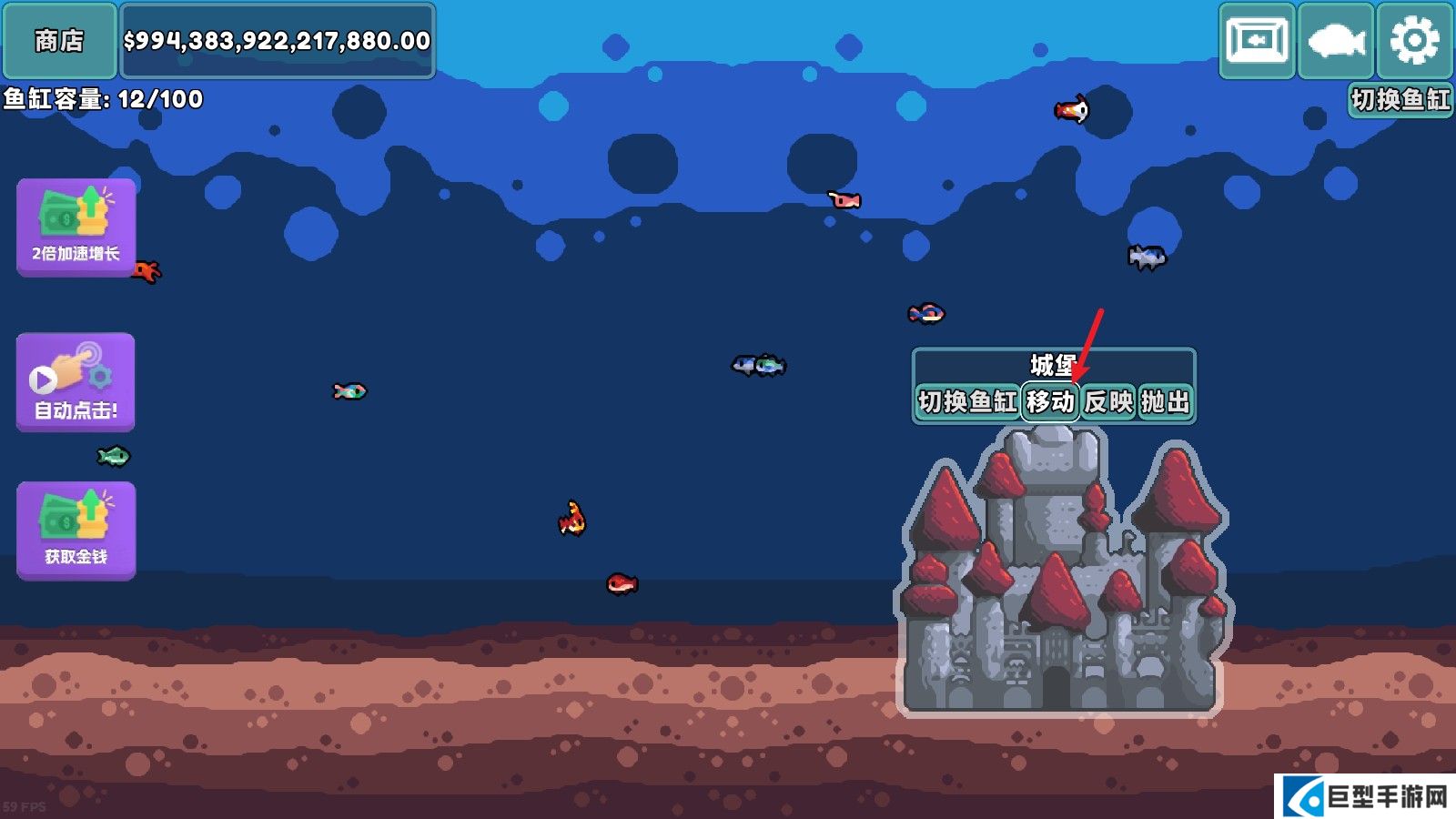Open settings with the gear icon
This screenshot has height=819, width=1456.
(x=1414, y=41)
